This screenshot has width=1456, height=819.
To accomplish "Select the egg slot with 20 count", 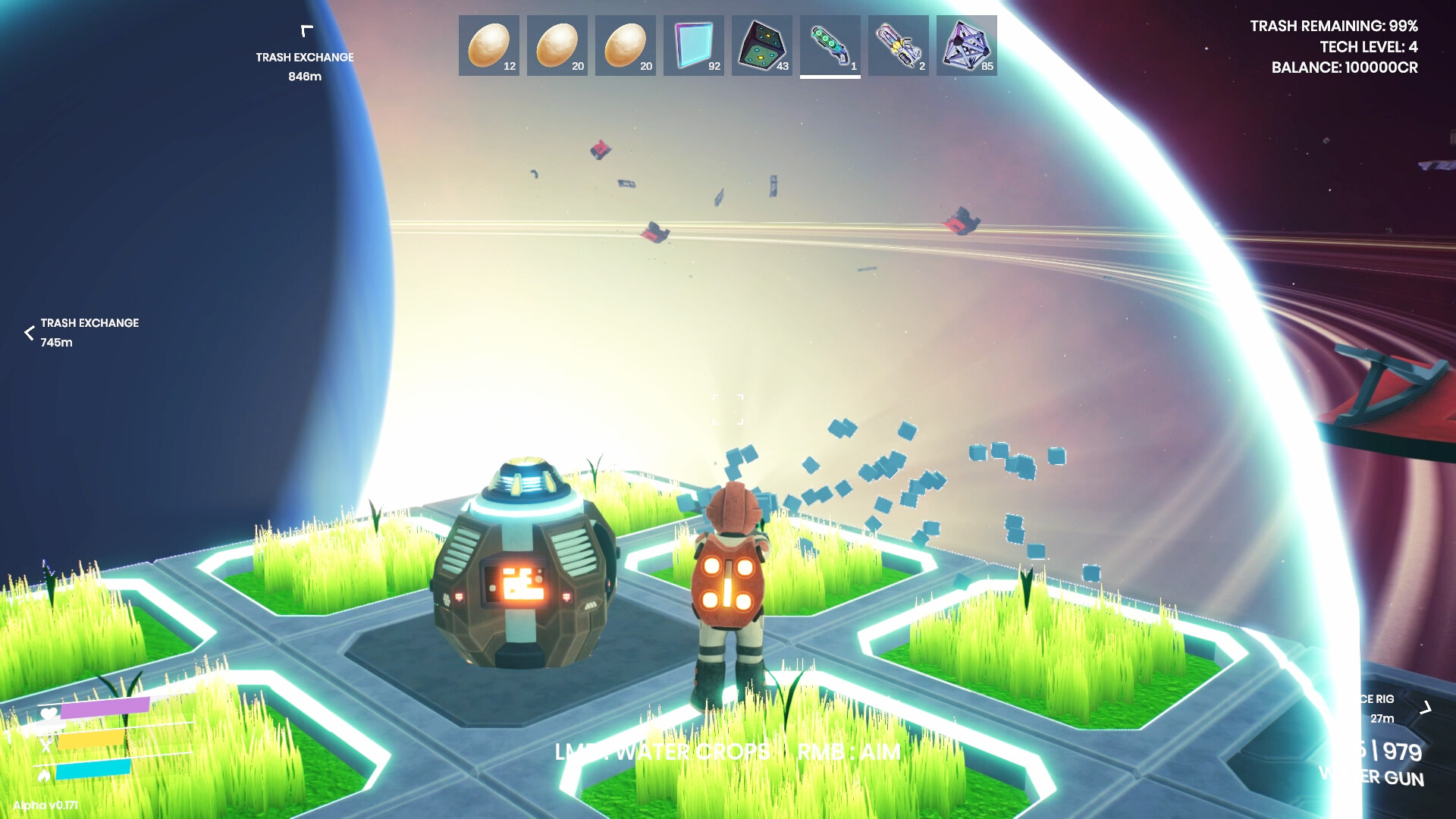I will [557, 45].
